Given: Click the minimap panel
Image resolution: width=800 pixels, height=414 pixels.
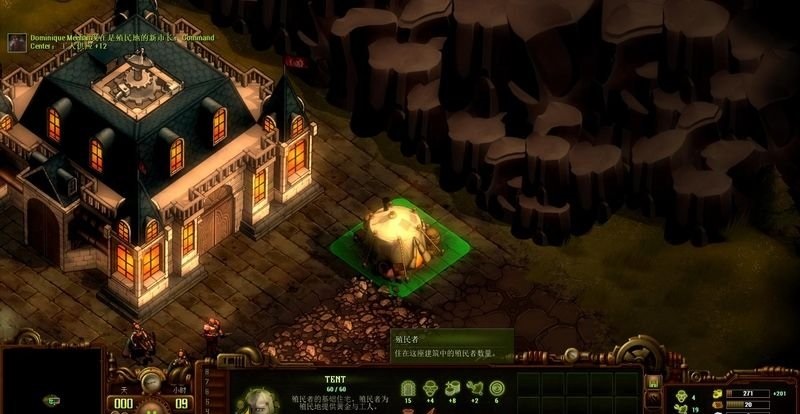Looking at the screenshot, I should (51, 380).
